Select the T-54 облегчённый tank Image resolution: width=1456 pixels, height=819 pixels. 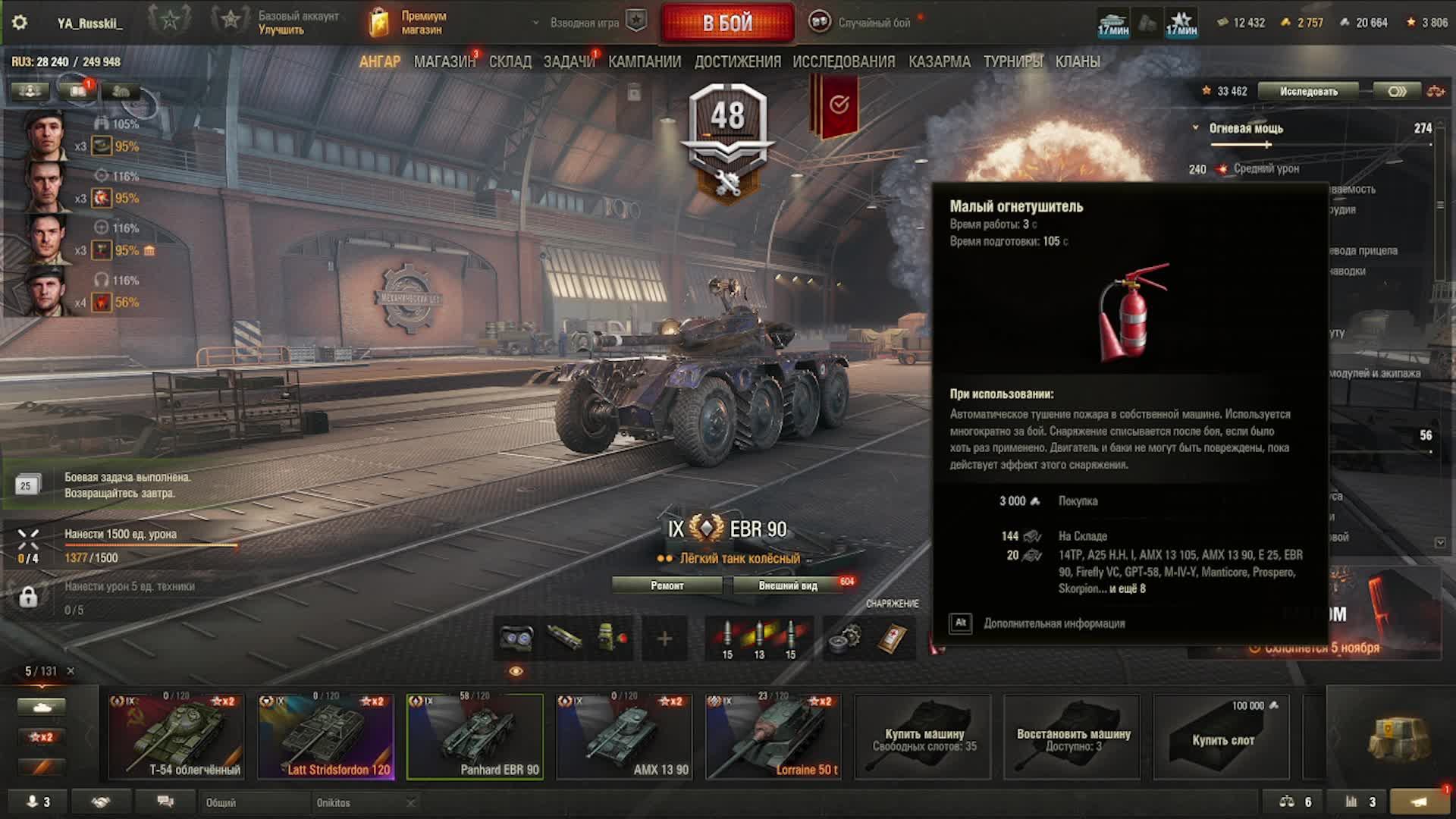176,736
